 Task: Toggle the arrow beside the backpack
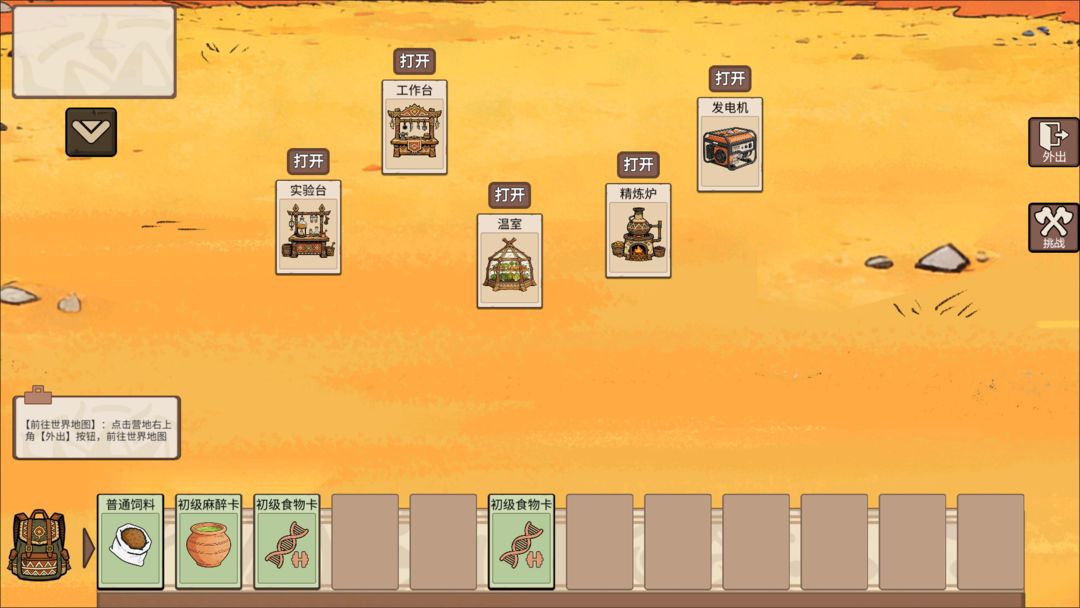pyautogui.click(x=88, y=547)
